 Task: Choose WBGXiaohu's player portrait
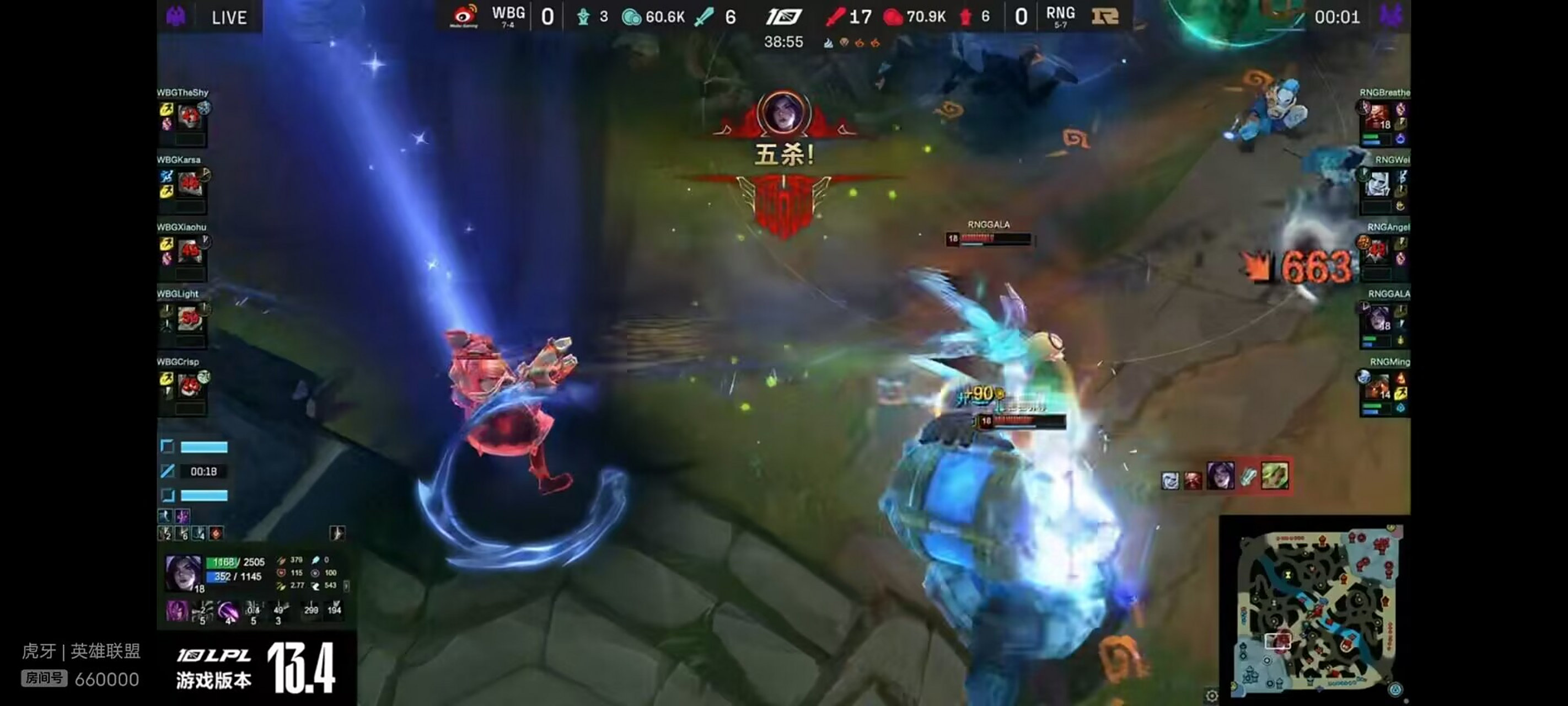[x=189, y=249]
